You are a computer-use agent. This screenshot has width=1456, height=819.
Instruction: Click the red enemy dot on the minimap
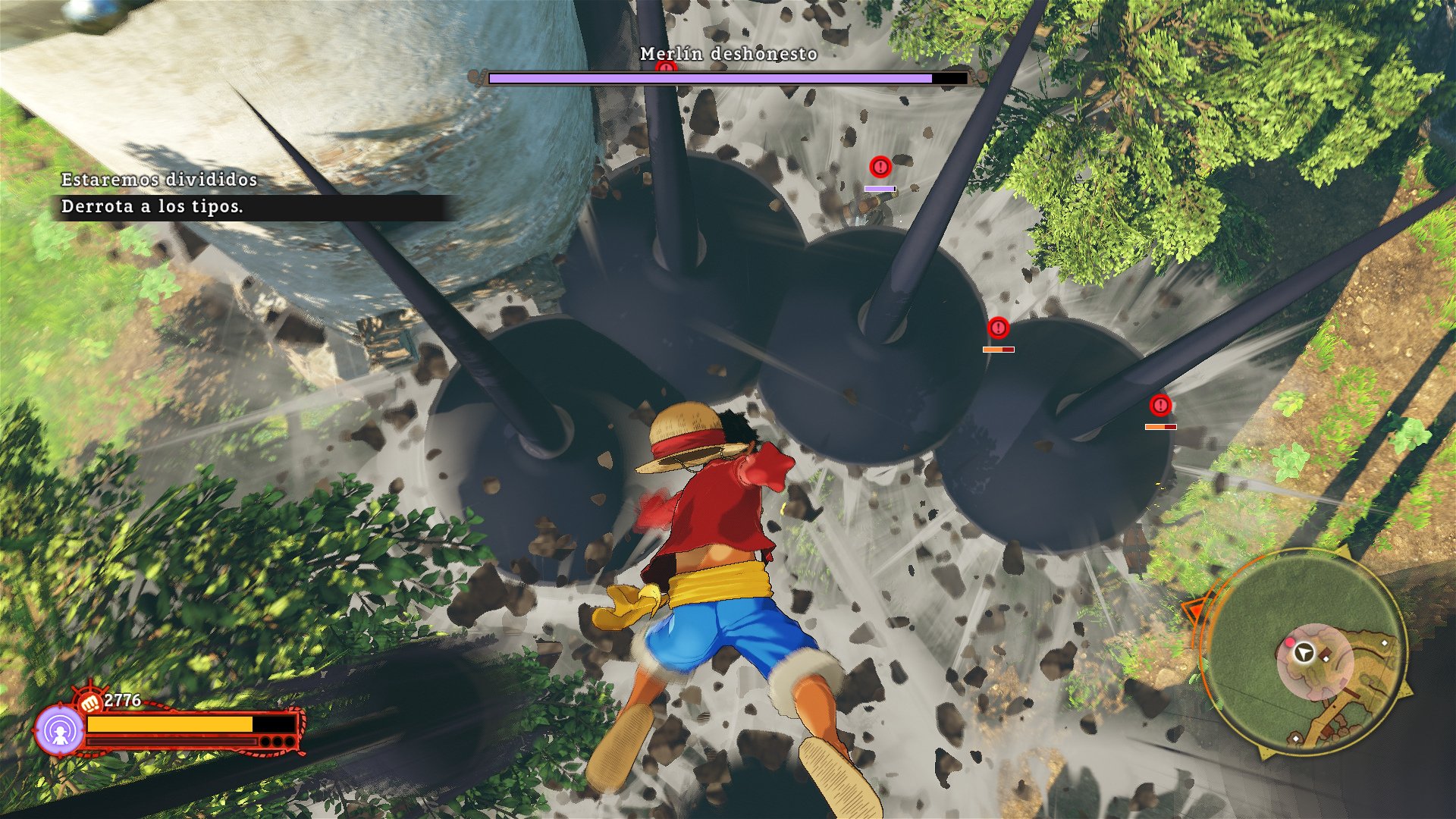[x=1290, y=642]
